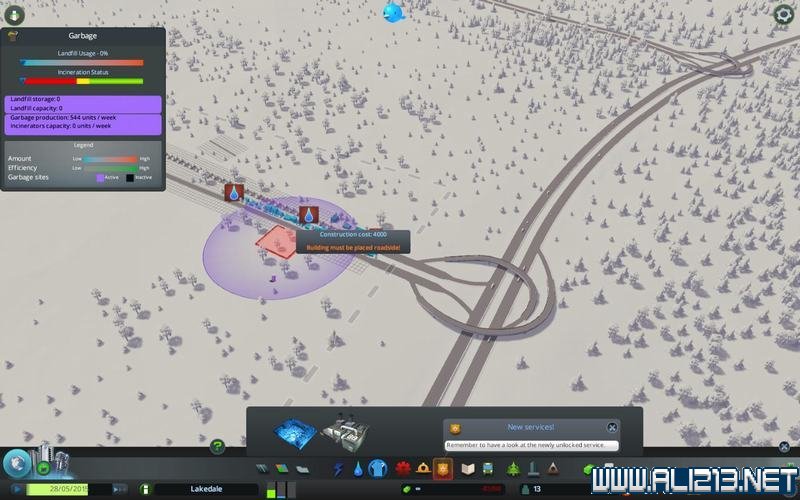Image resolution: width=800 pixels, height=500 pixels.
Task: Open the Healthcare red cross menu
Action: [x=403, y=467]
